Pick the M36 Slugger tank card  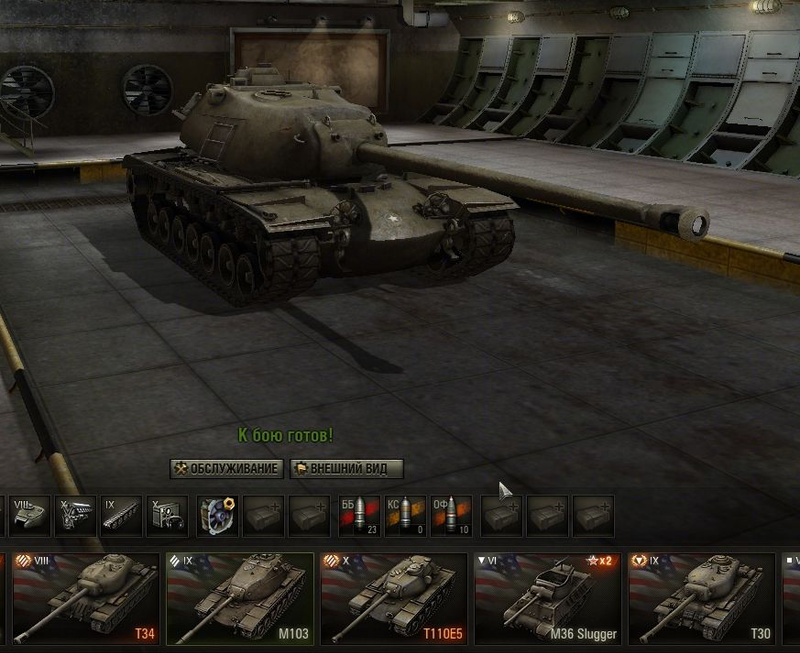548,599
